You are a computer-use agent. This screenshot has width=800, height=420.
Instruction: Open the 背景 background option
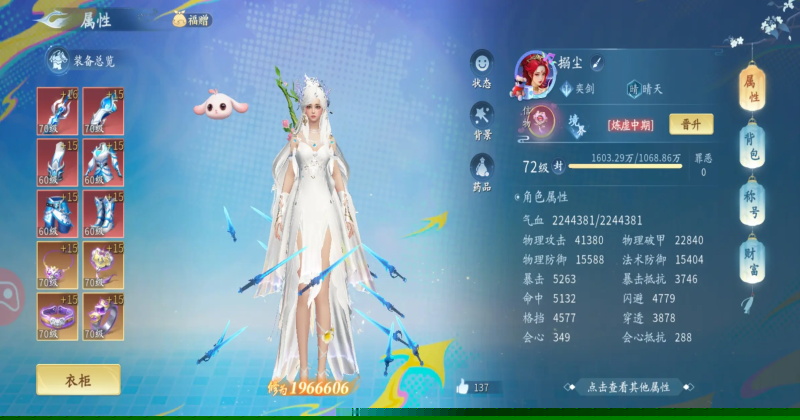click(x=482, y=121)
